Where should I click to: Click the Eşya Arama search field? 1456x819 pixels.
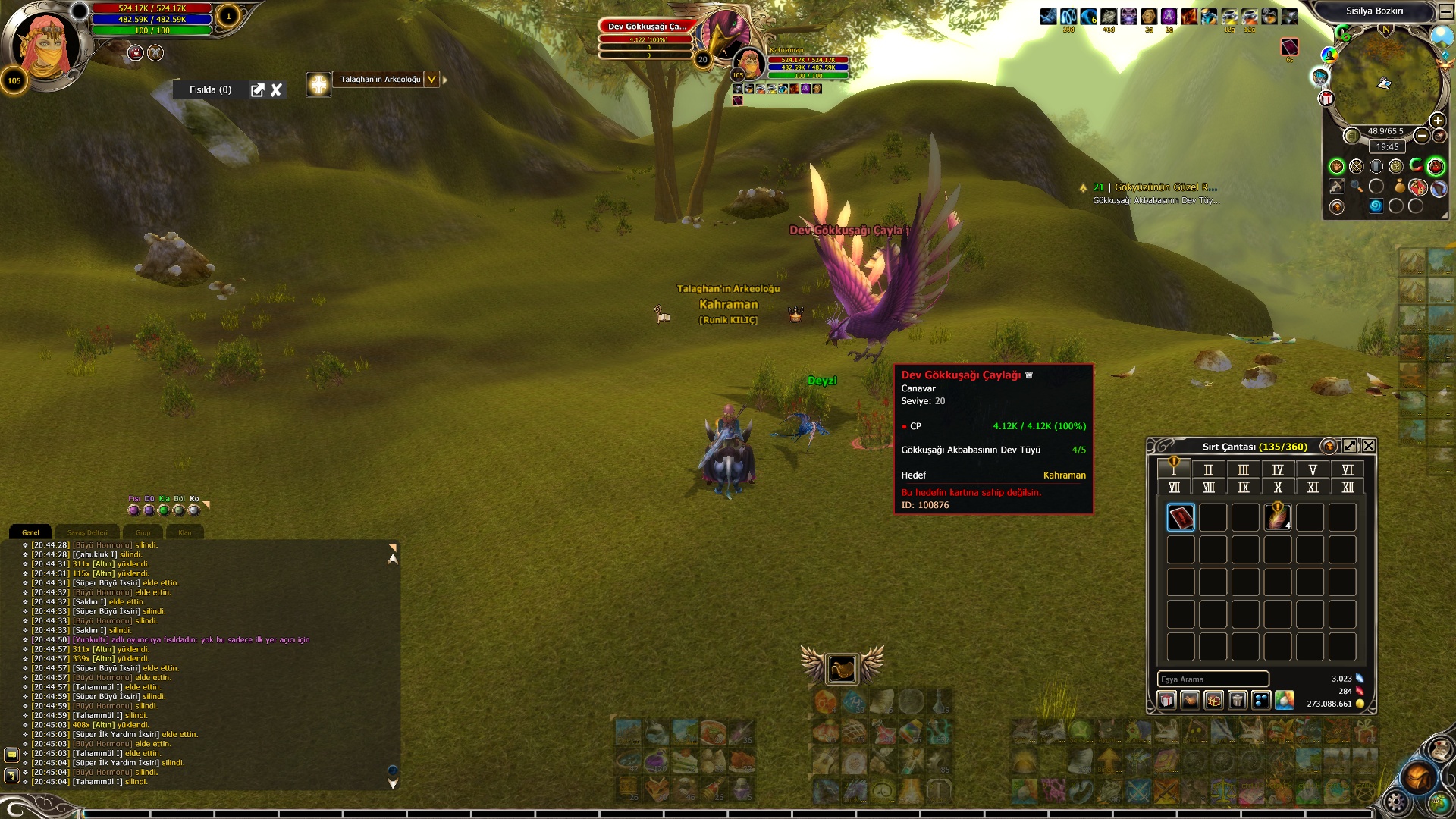1212,679
